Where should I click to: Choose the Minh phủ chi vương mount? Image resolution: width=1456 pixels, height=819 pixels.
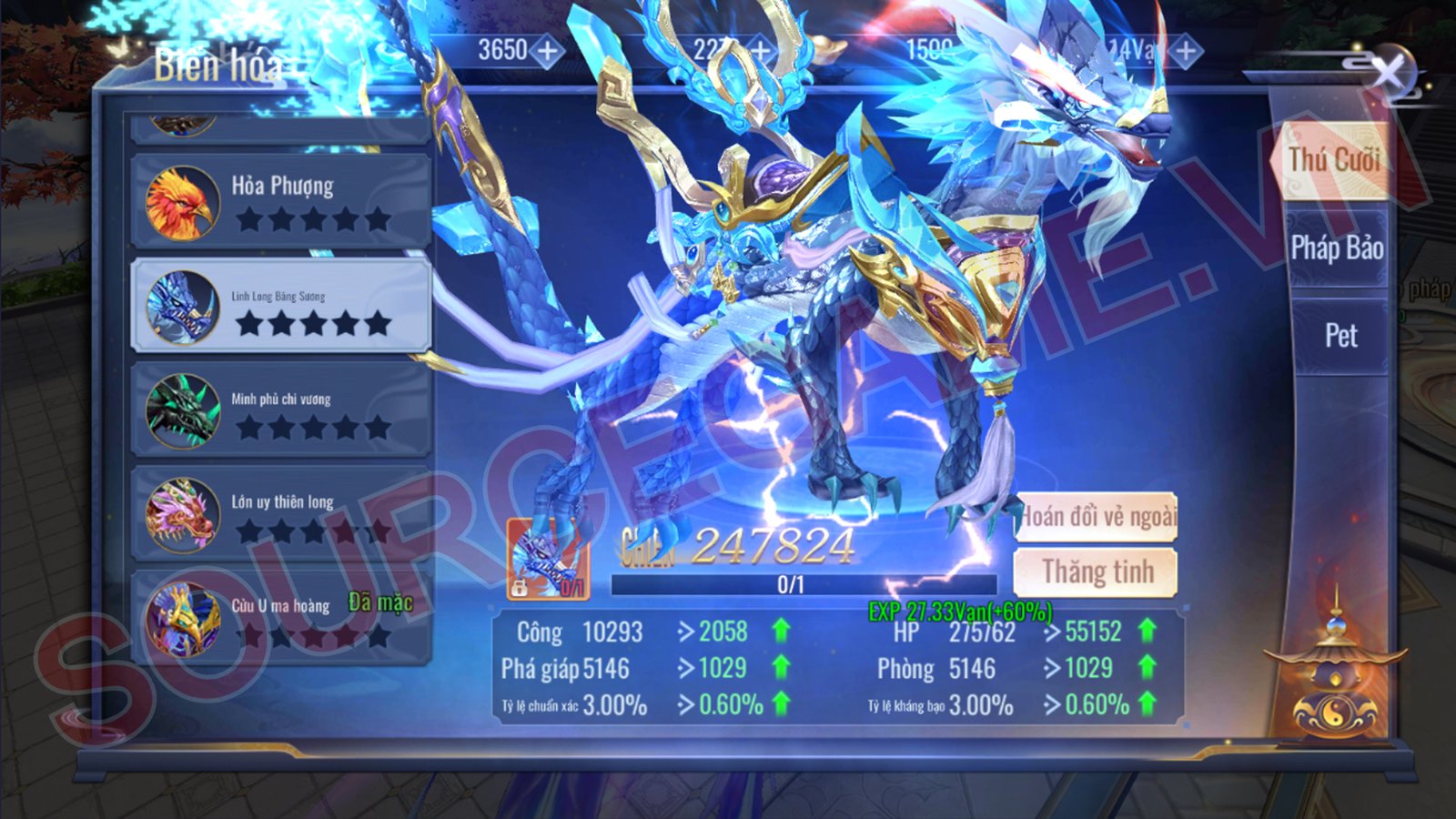pos(280,410)
